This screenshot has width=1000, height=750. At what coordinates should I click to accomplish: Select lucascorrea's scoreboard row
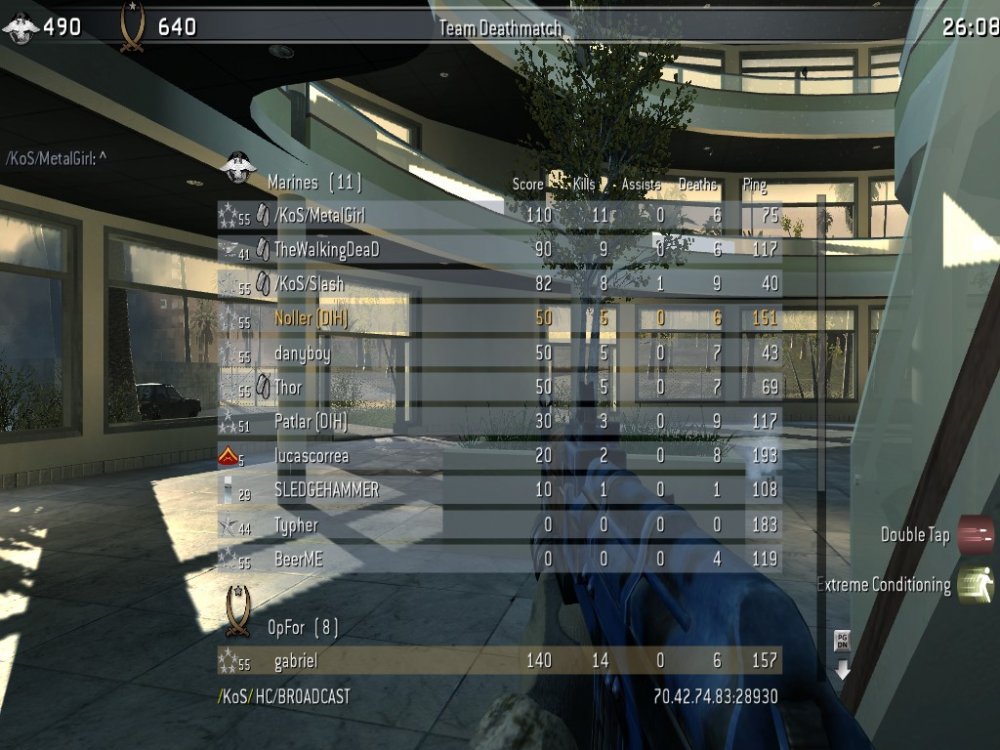(x=500, y=456)
